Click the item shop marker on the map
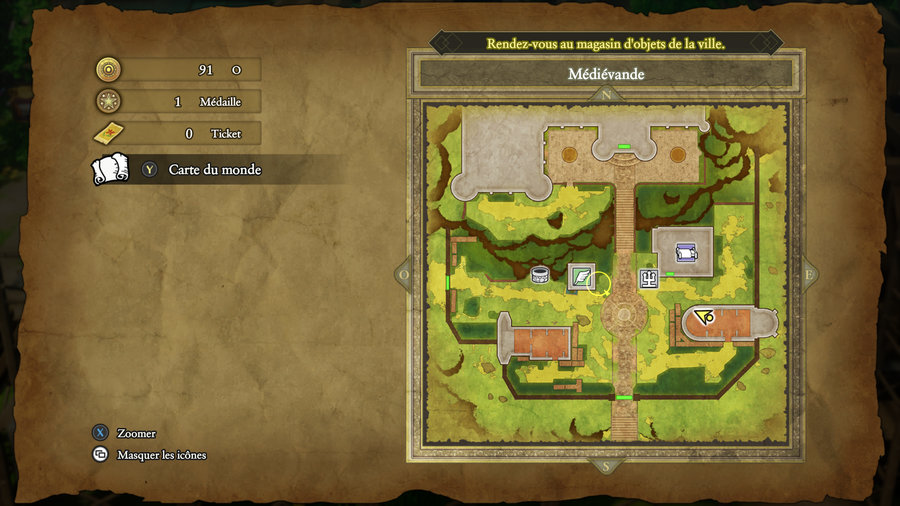Viewport: 900px width, 506px height. click(x=581, y=277)
